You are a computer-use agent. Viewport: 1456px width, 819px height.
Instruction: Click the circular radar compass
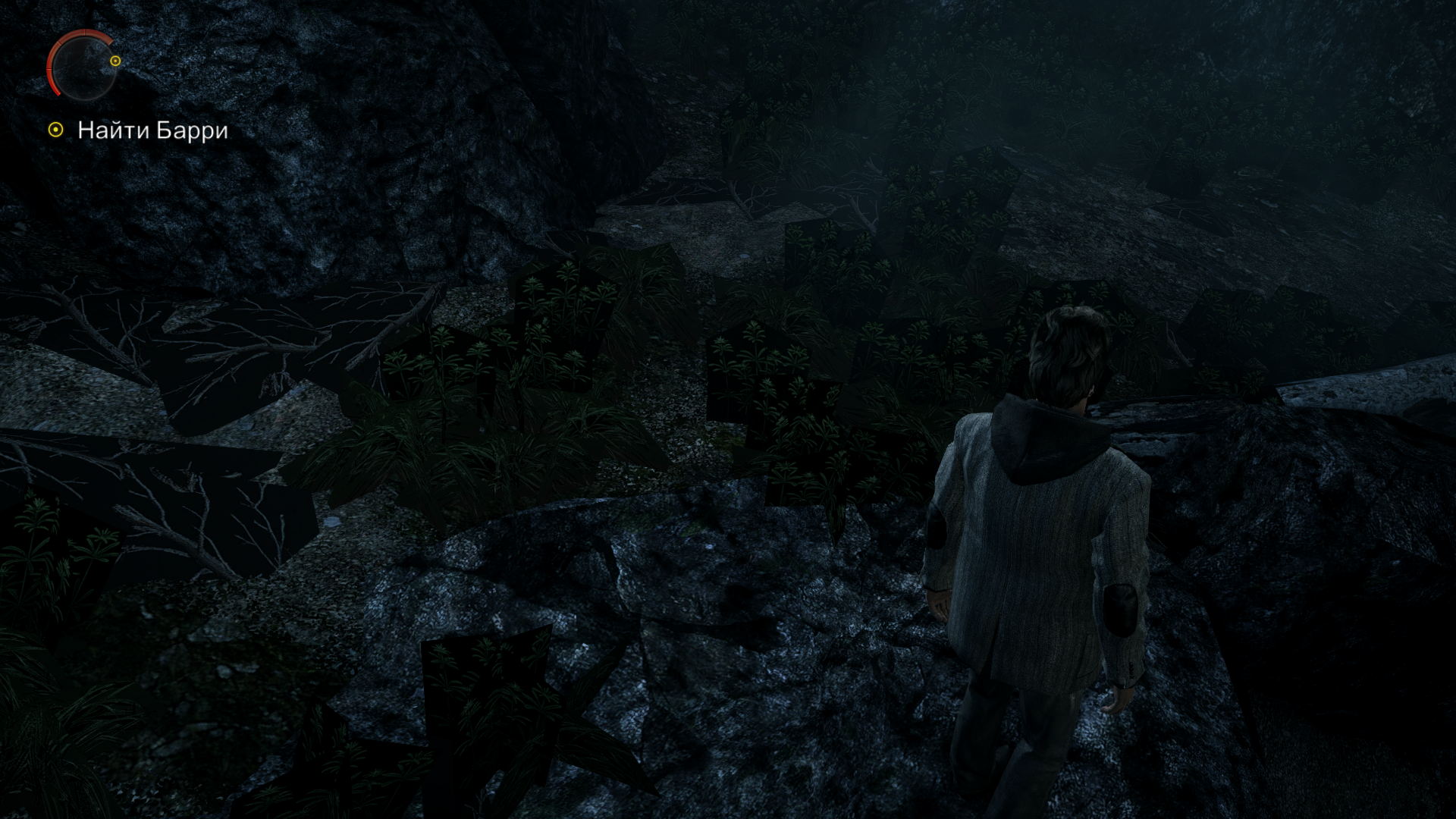(83, 65)
